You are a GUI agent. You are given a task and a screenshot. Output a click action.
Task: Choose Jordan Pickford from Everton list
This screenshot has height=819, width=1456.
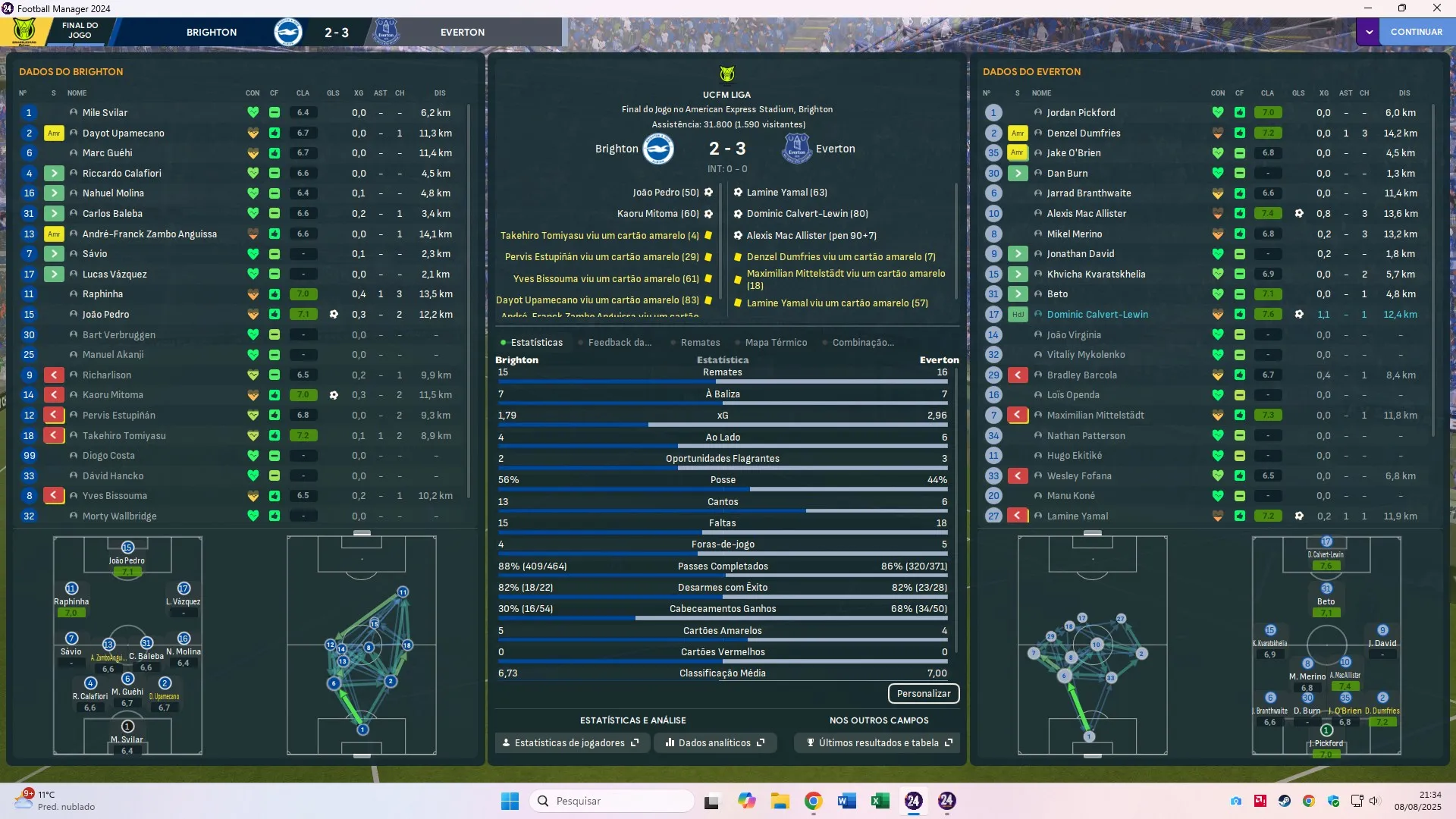coord(1081,113)
